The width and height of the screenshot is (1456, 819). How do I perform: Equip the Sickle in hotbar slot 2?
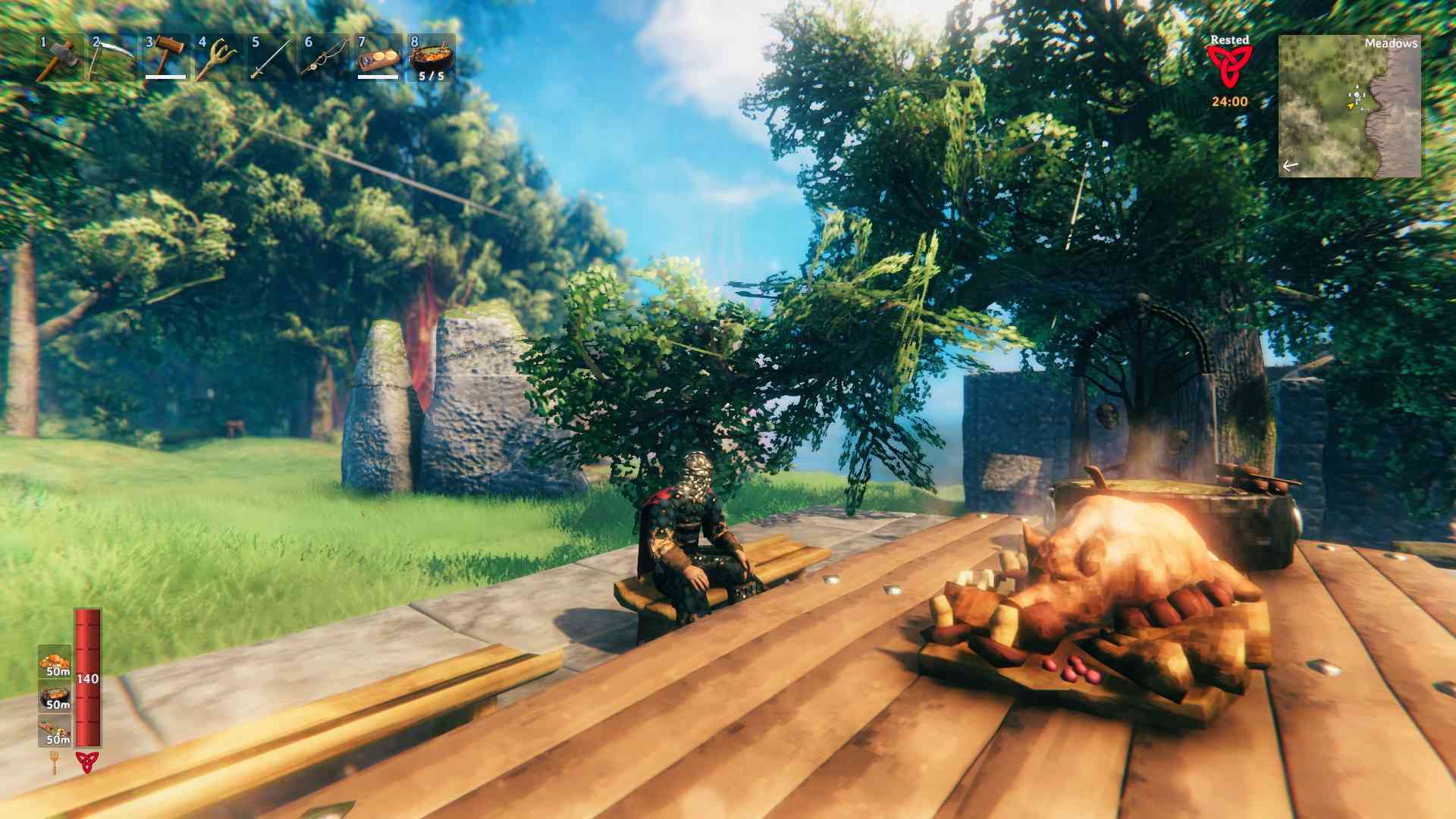click(x=112, y=57)
